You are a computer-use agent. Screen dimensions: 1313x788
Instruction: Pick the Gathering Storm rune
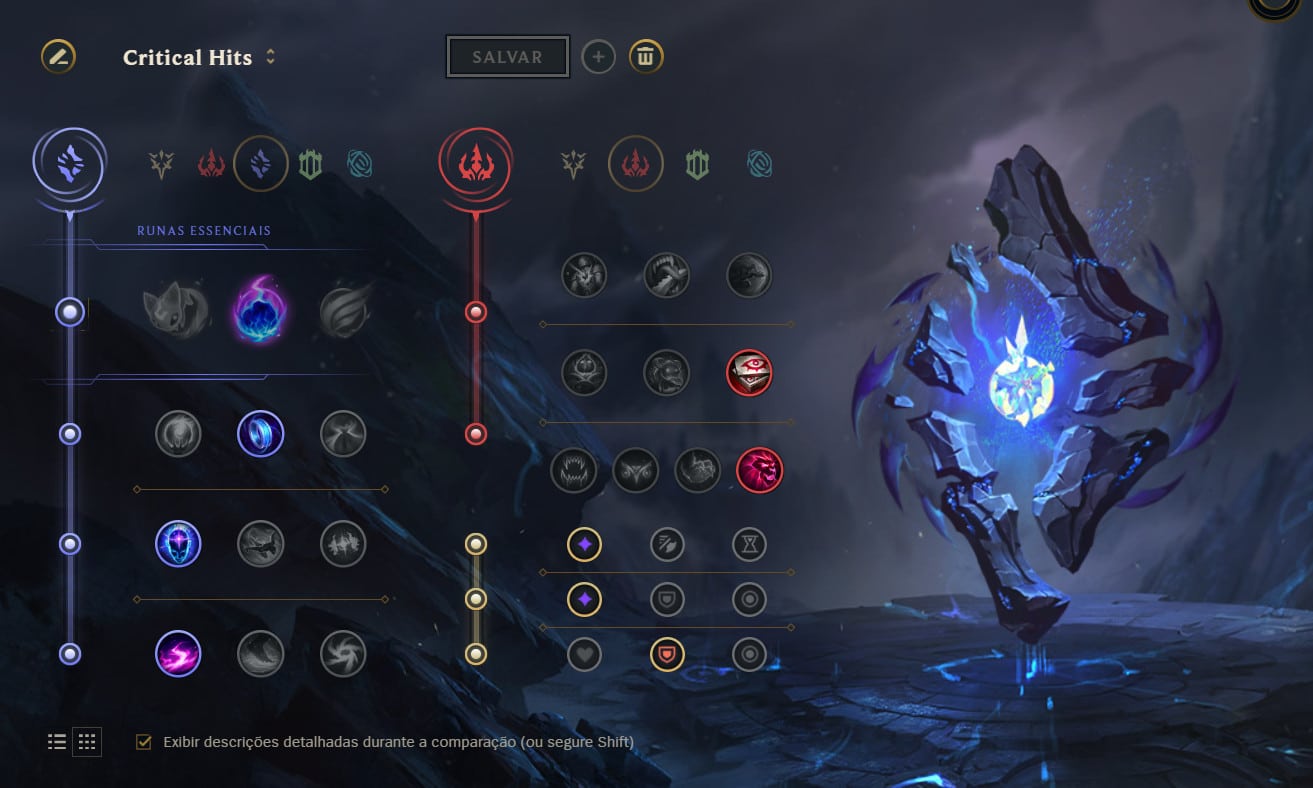click(x=343, y=654)
